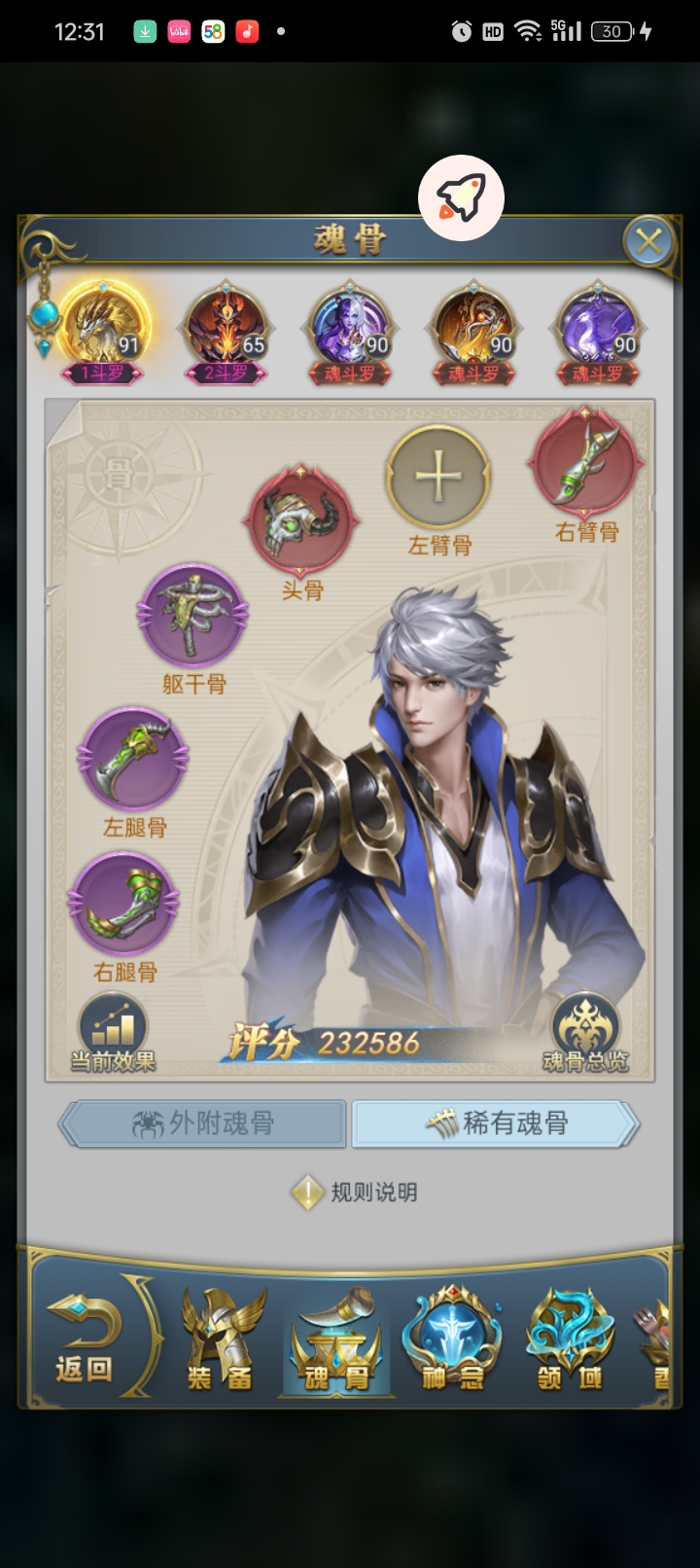Open 规则说明 rules explanation

[x=356, y=1193]
